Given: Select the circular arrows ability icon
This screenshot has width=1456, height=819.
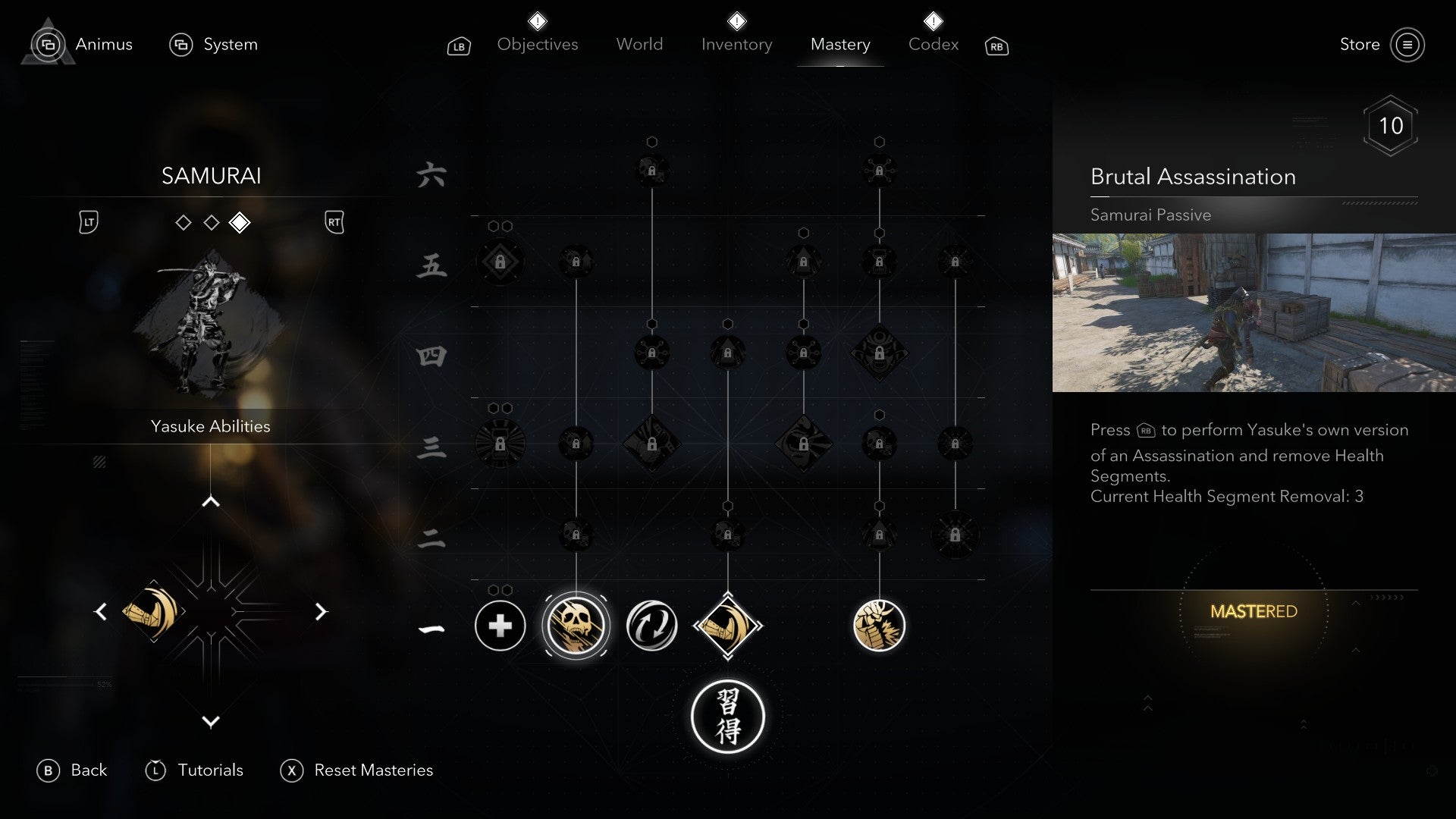Looking at the screenshot, I should (x=651, y=624).
